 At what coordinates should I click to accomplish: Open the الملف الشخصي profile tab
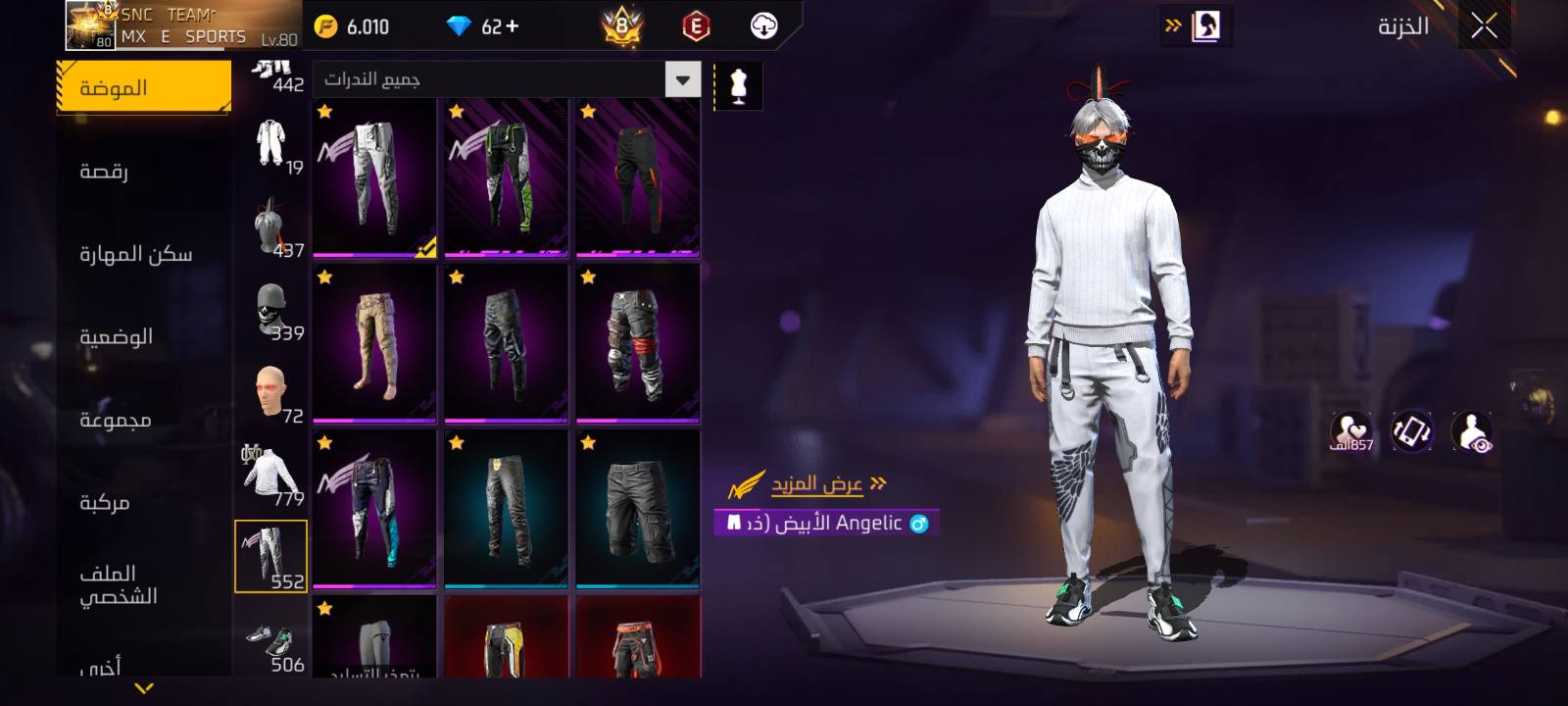click(118, 584)
